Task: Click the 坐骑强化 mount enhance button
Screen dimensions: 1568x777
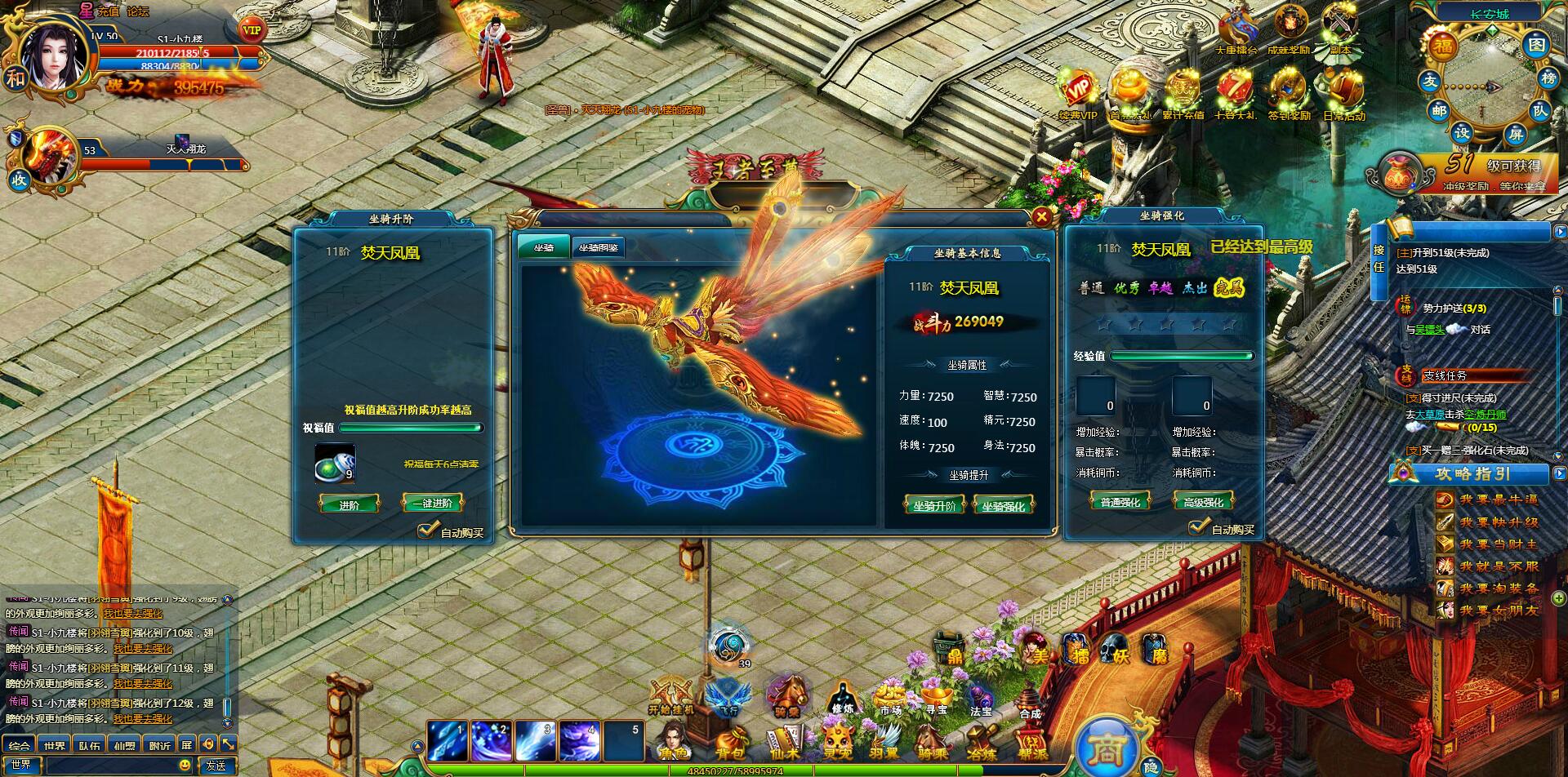Action: tap(1003, 506)
